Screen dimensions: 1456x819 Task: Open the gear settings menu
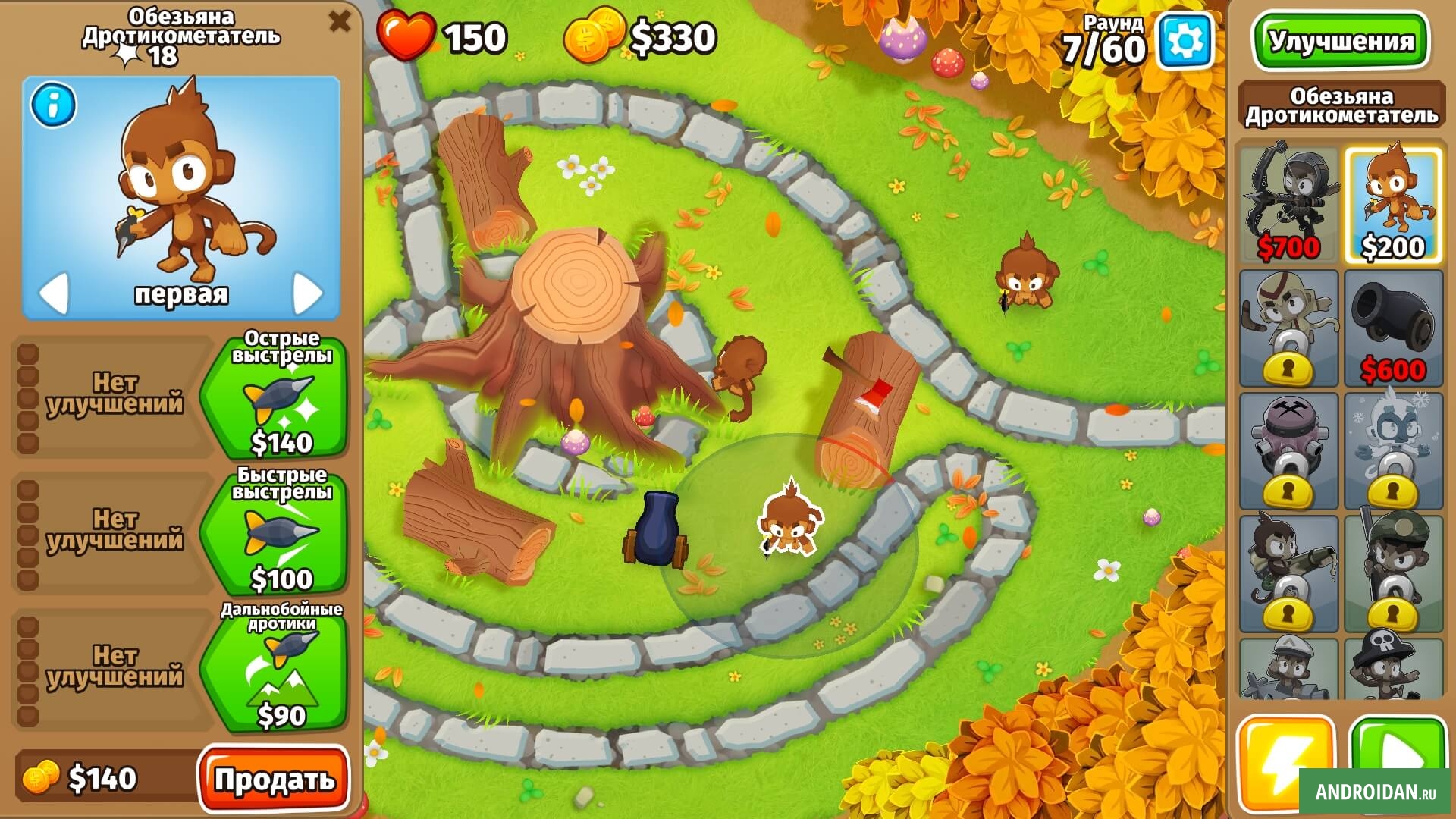pos(1184,41)
